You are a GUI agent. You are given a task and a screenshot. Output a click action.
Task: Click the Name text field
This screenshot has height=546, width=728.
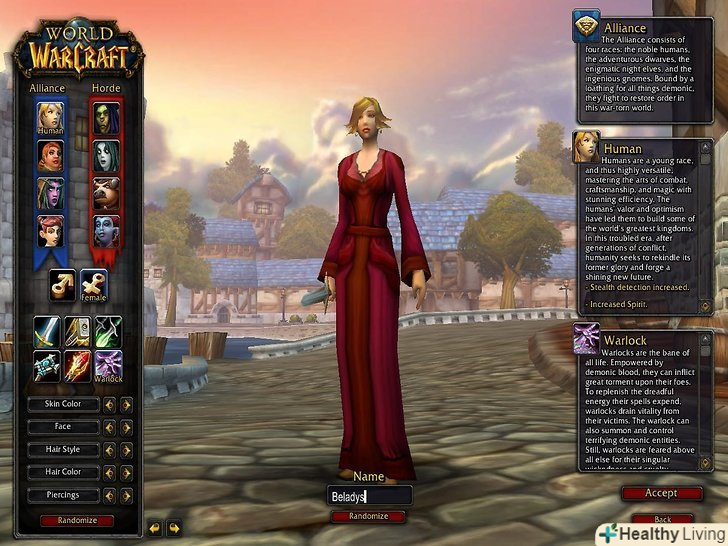coord(369,496)
